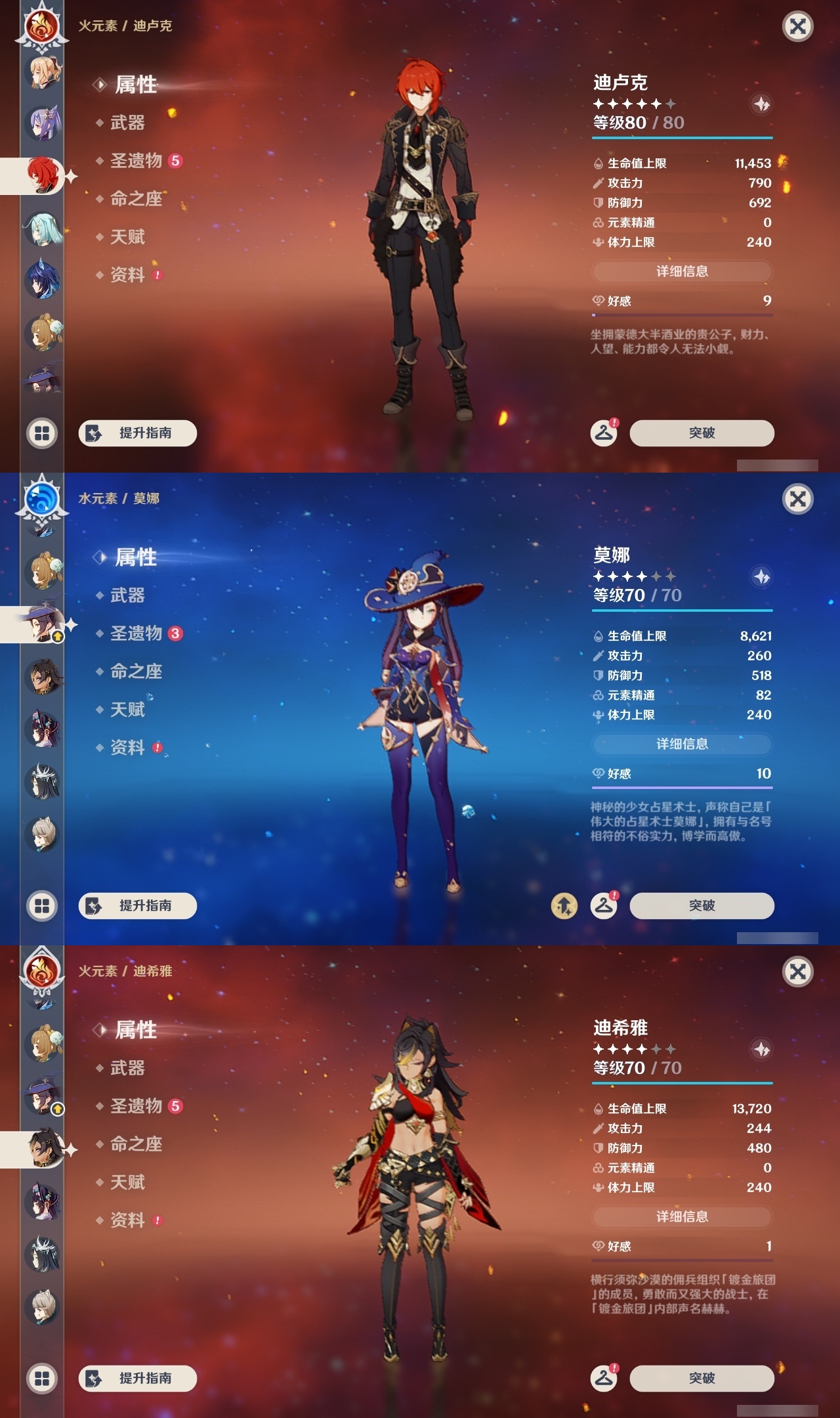840x1418 pixels.
Task: Click the HP droplet icon in Dehya's stats
Action: pyautogui.click(x=597, y=1110)
